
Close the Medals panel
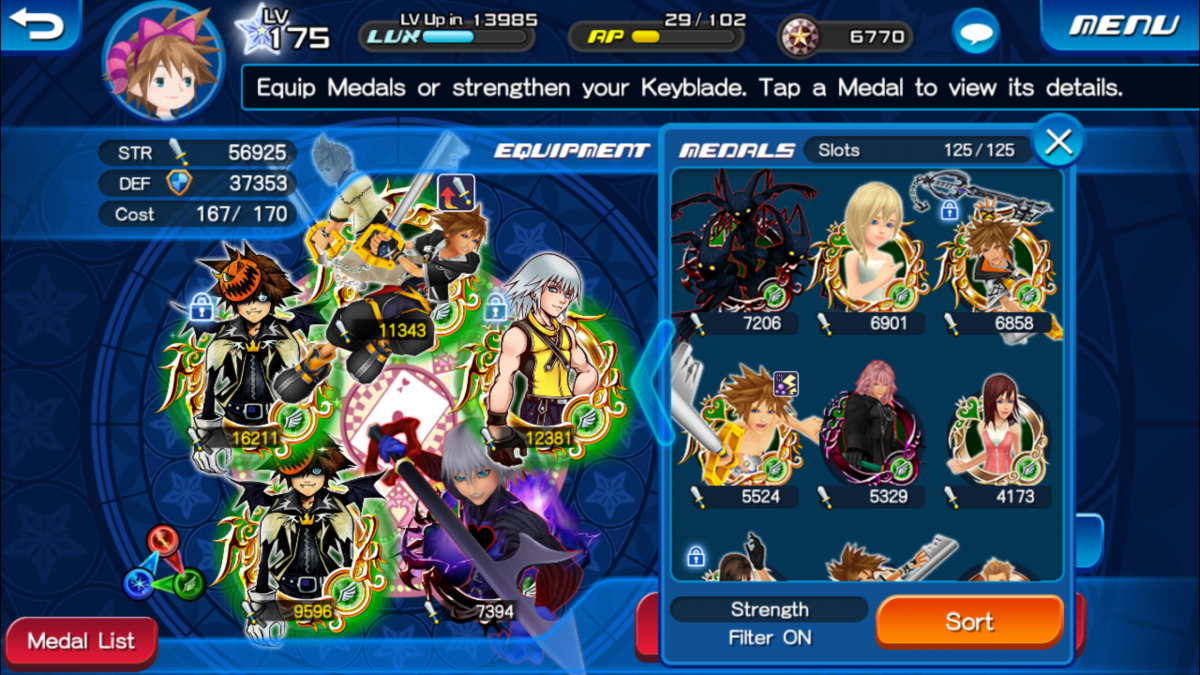1058,143
